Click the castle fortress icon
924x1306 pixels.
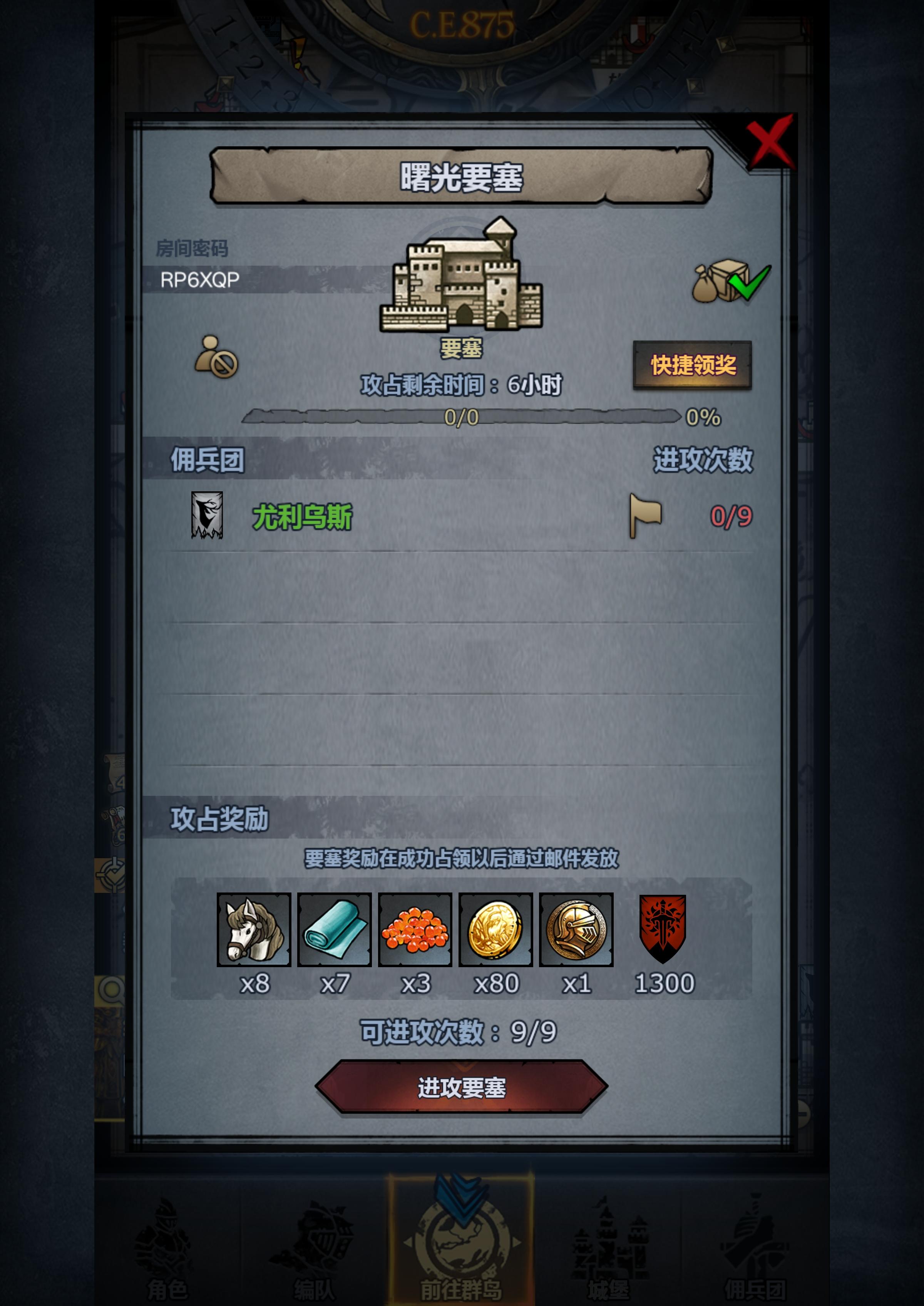pos(462,279)
